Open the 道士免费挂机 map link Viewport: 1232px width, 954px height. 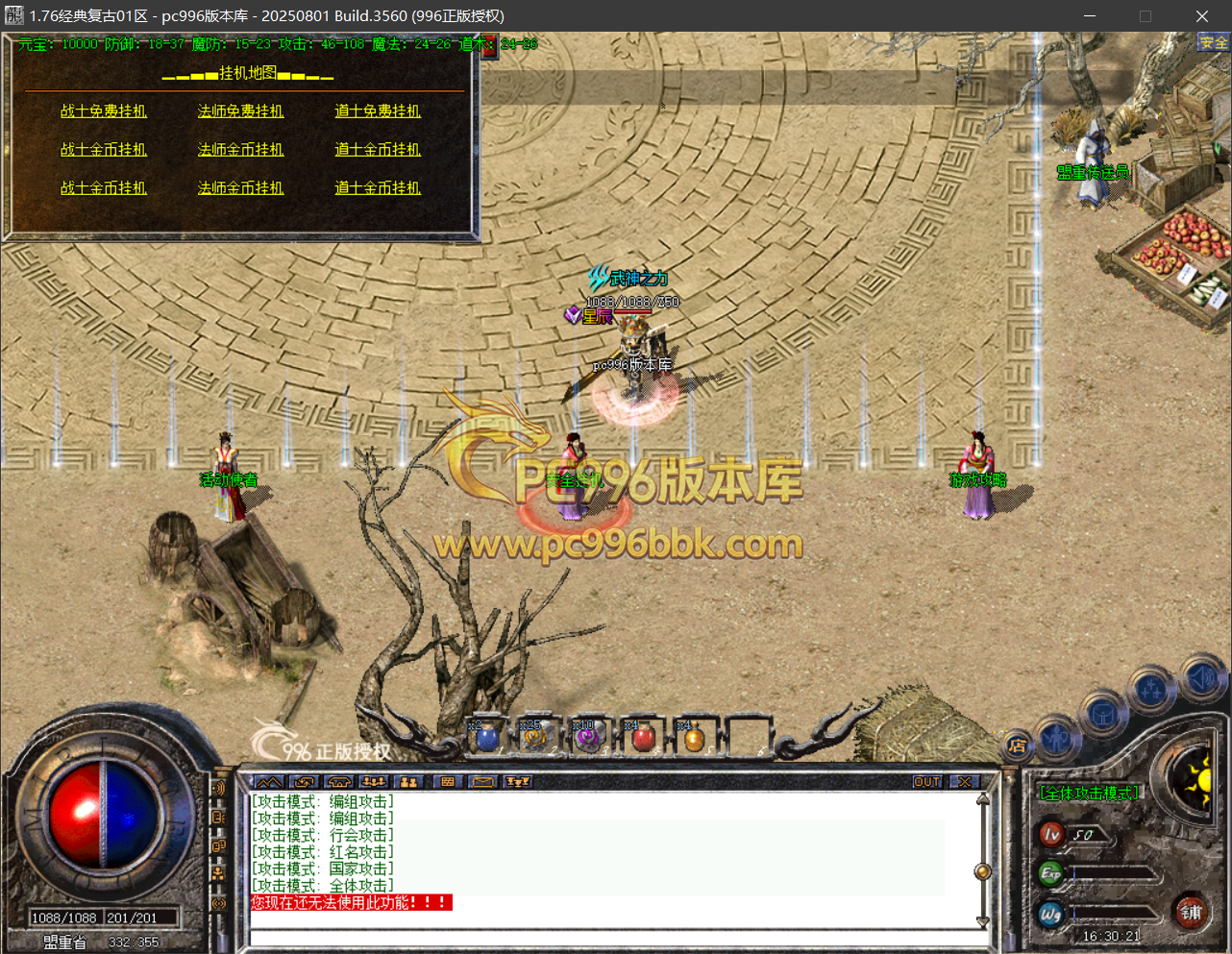pos(378,111)
